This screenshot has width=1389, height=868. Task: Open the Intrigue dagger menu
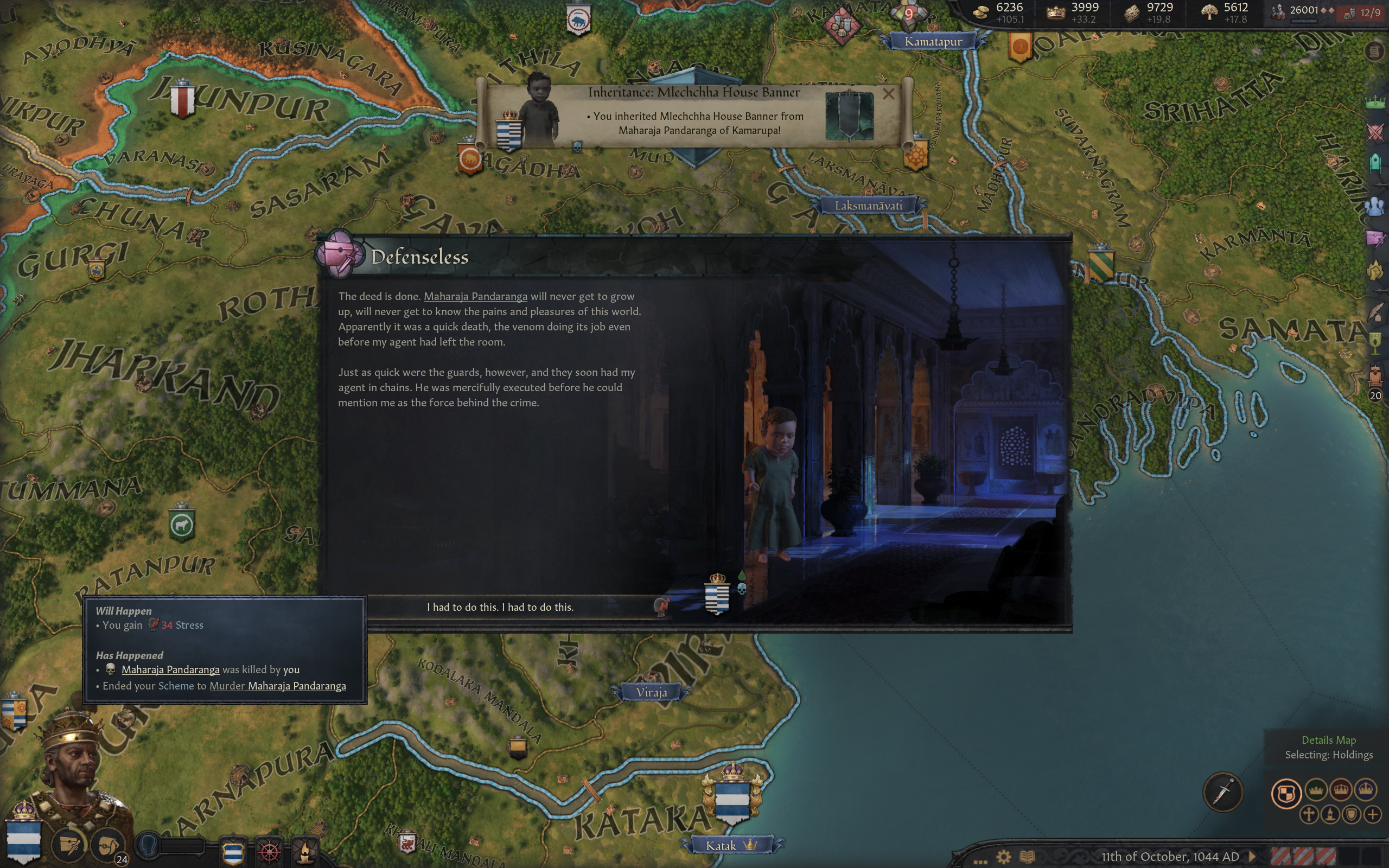(x=1375, y=238)
